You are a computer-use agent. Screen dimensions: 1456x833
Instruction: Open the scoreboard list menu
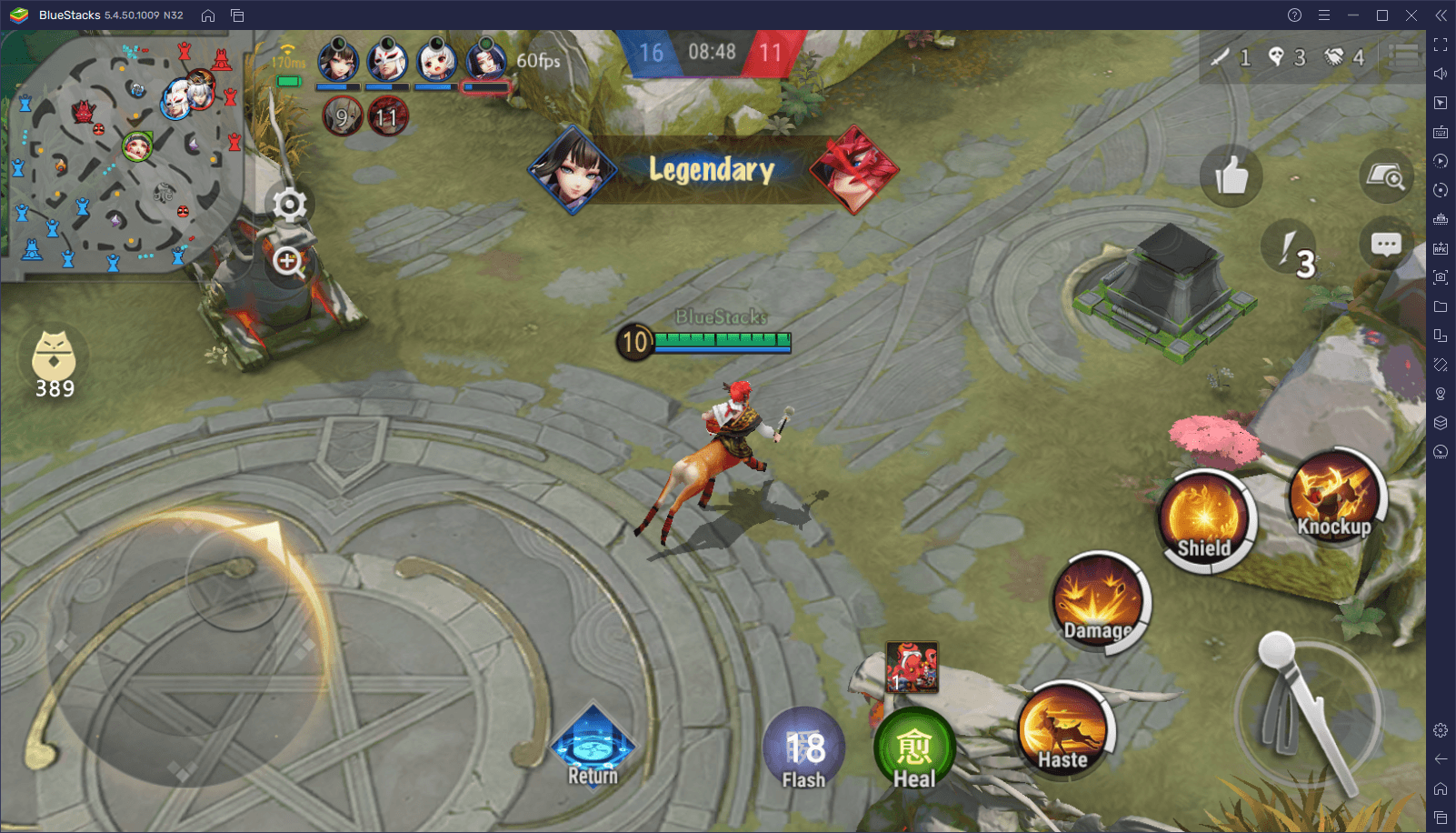(x=1404, y=56)
